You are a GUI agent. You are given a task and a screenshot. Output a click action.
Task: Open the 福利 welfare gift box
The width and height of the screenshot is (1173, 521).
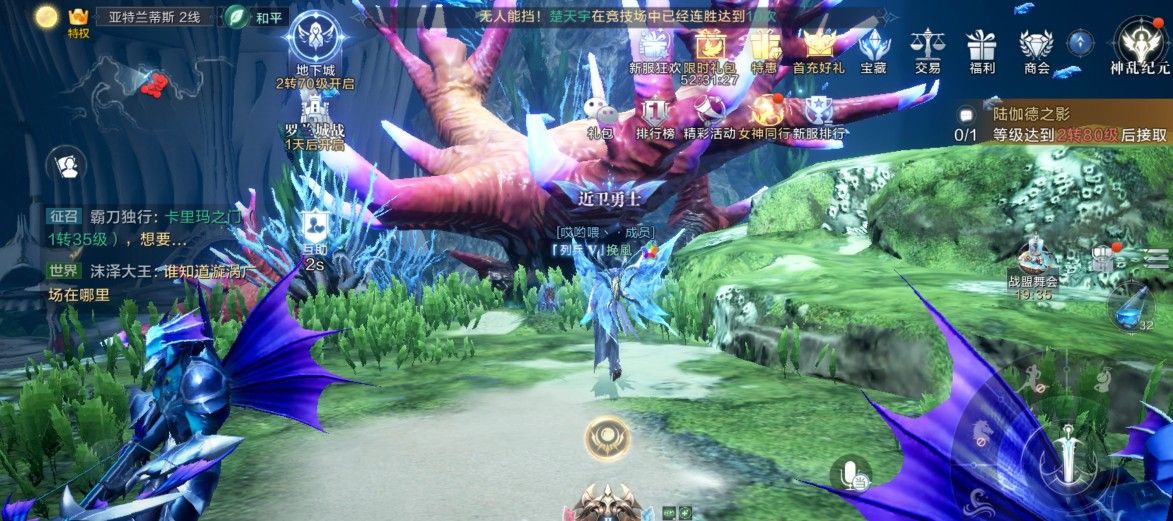[981, 48]
